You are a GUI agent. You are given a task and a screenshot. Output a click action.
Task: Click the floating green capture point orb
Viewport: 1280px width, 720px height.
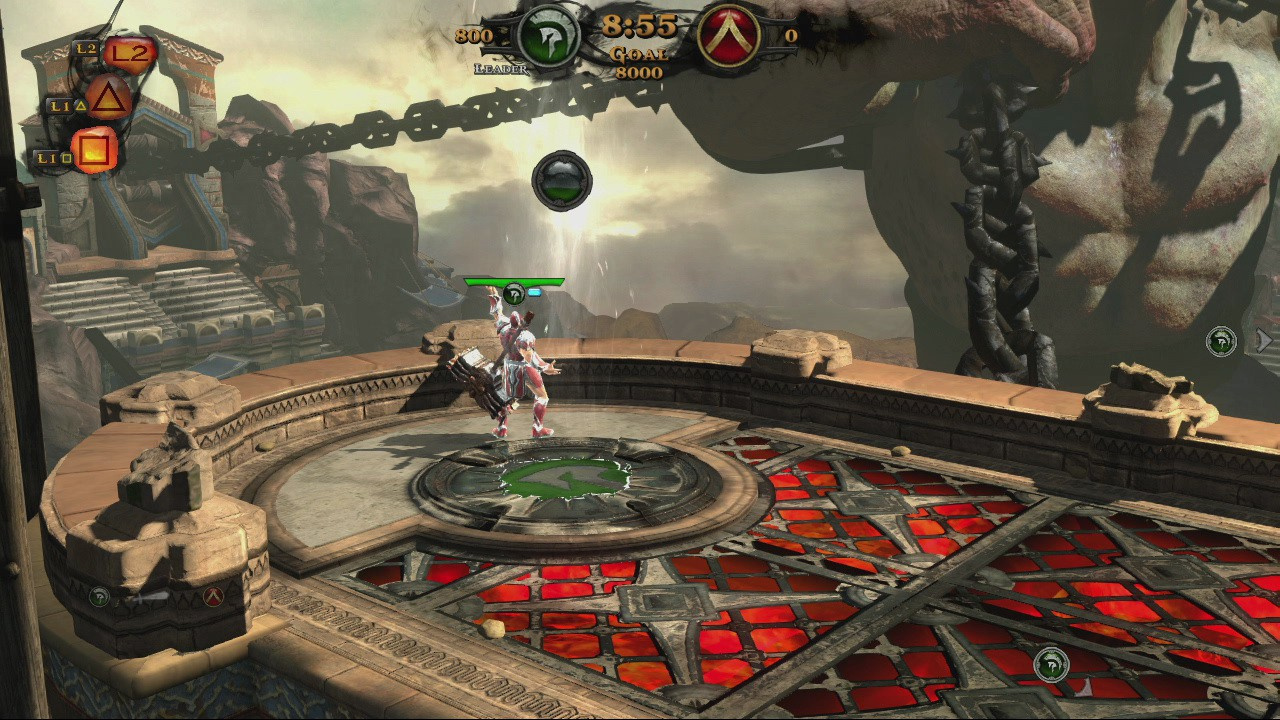point(562,181)
